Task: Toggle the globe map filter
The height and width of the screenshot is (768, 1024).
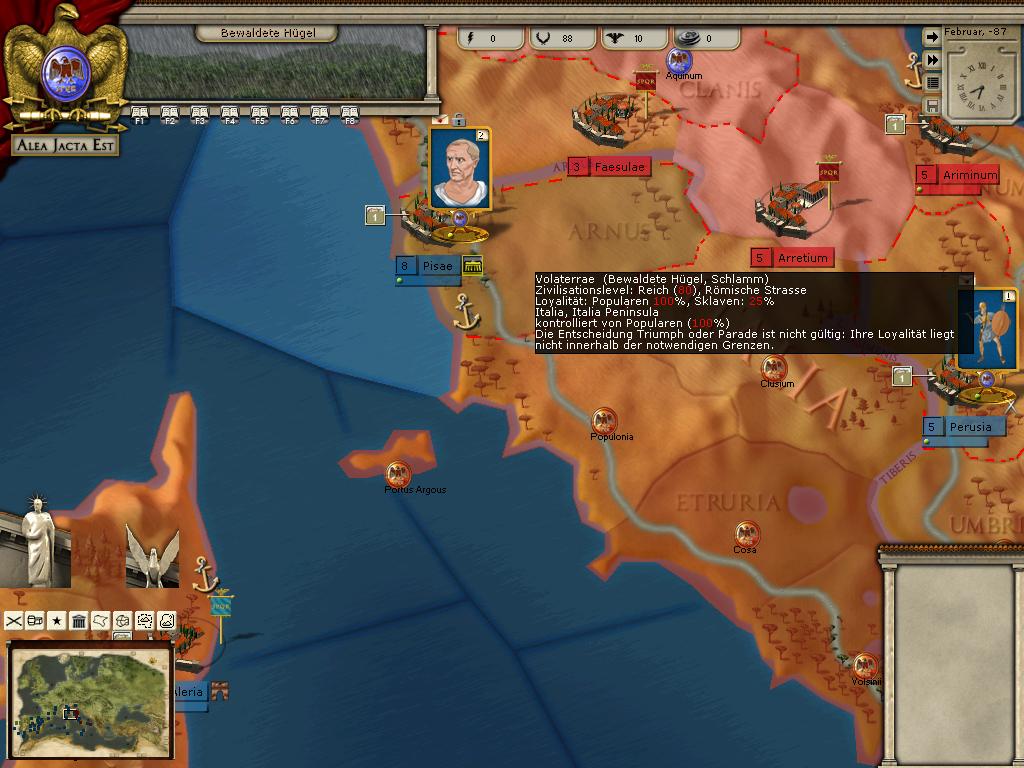Action: pos(123,621)
